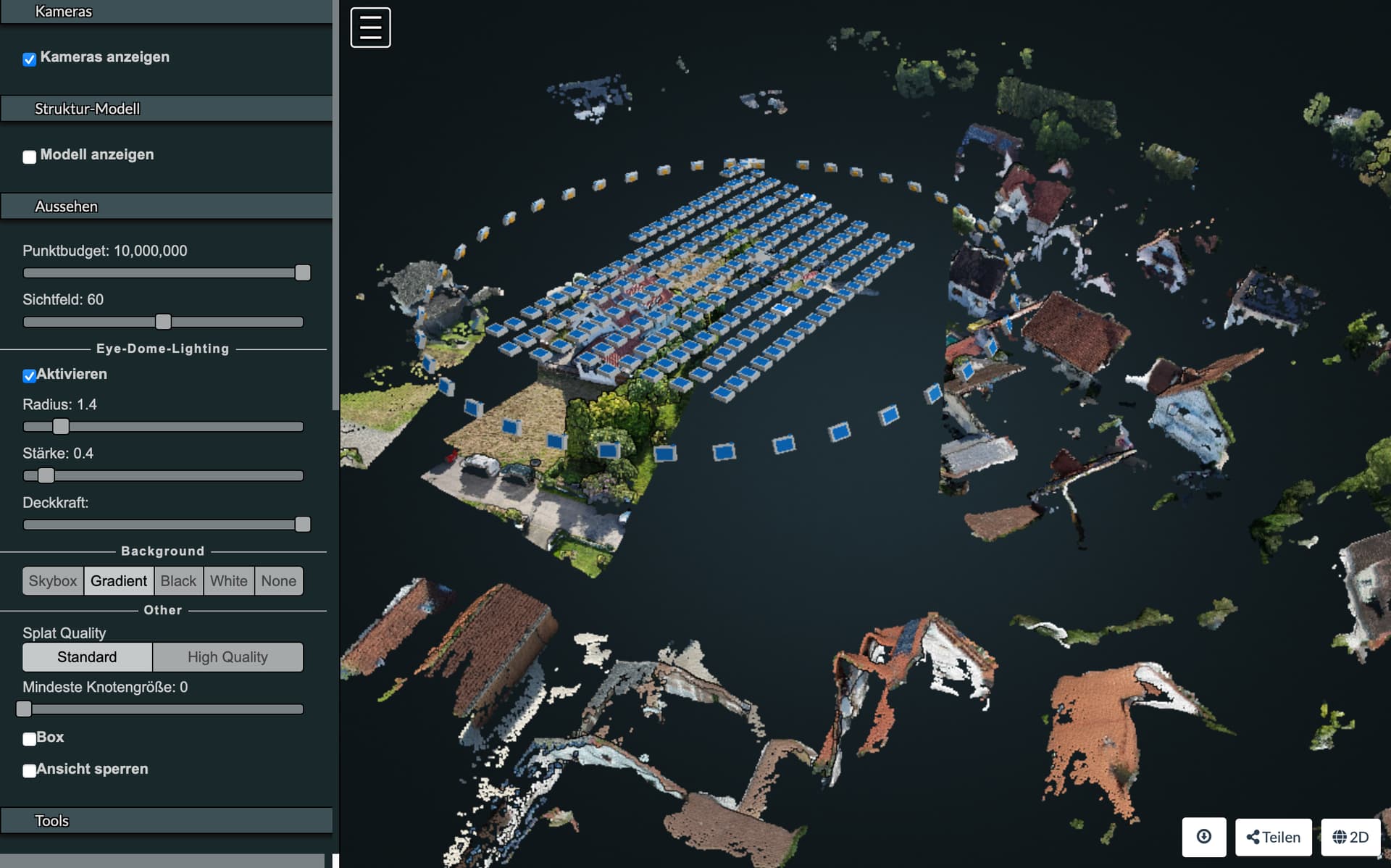This screenshot has height=868, width=1391.
Task: Enable the Box checkbox
Action: pyautogui.click(x=29, y=739)
